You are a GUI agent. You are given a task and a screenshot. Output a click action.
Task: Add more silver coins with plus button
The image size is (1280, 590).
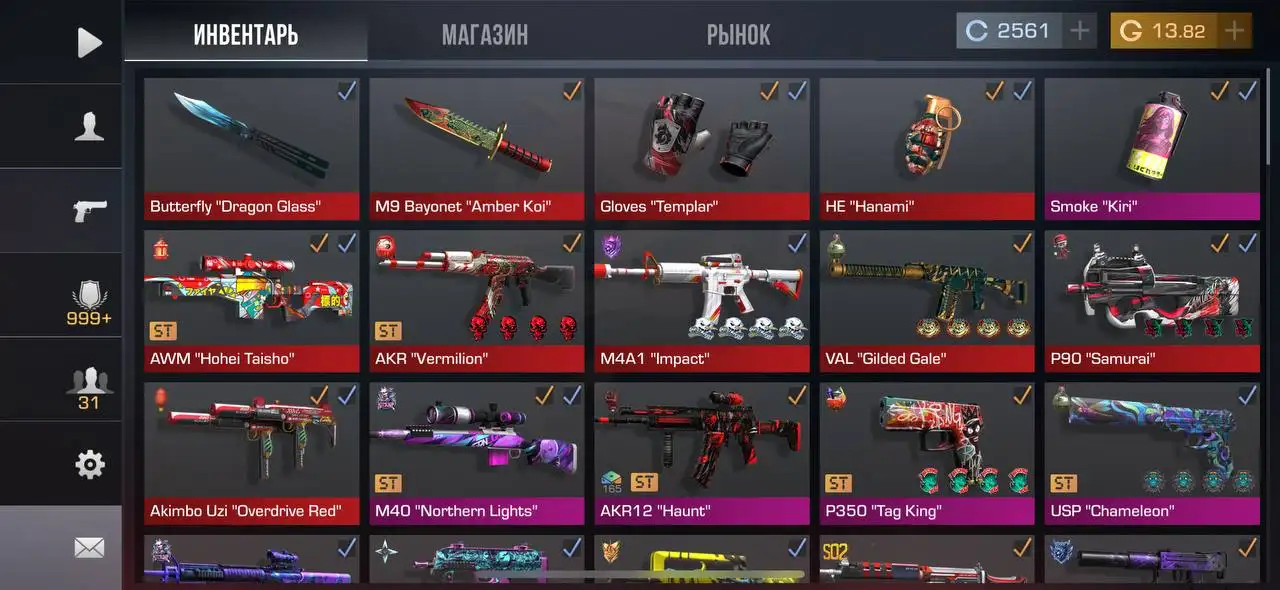click(x=1079, y=31)
